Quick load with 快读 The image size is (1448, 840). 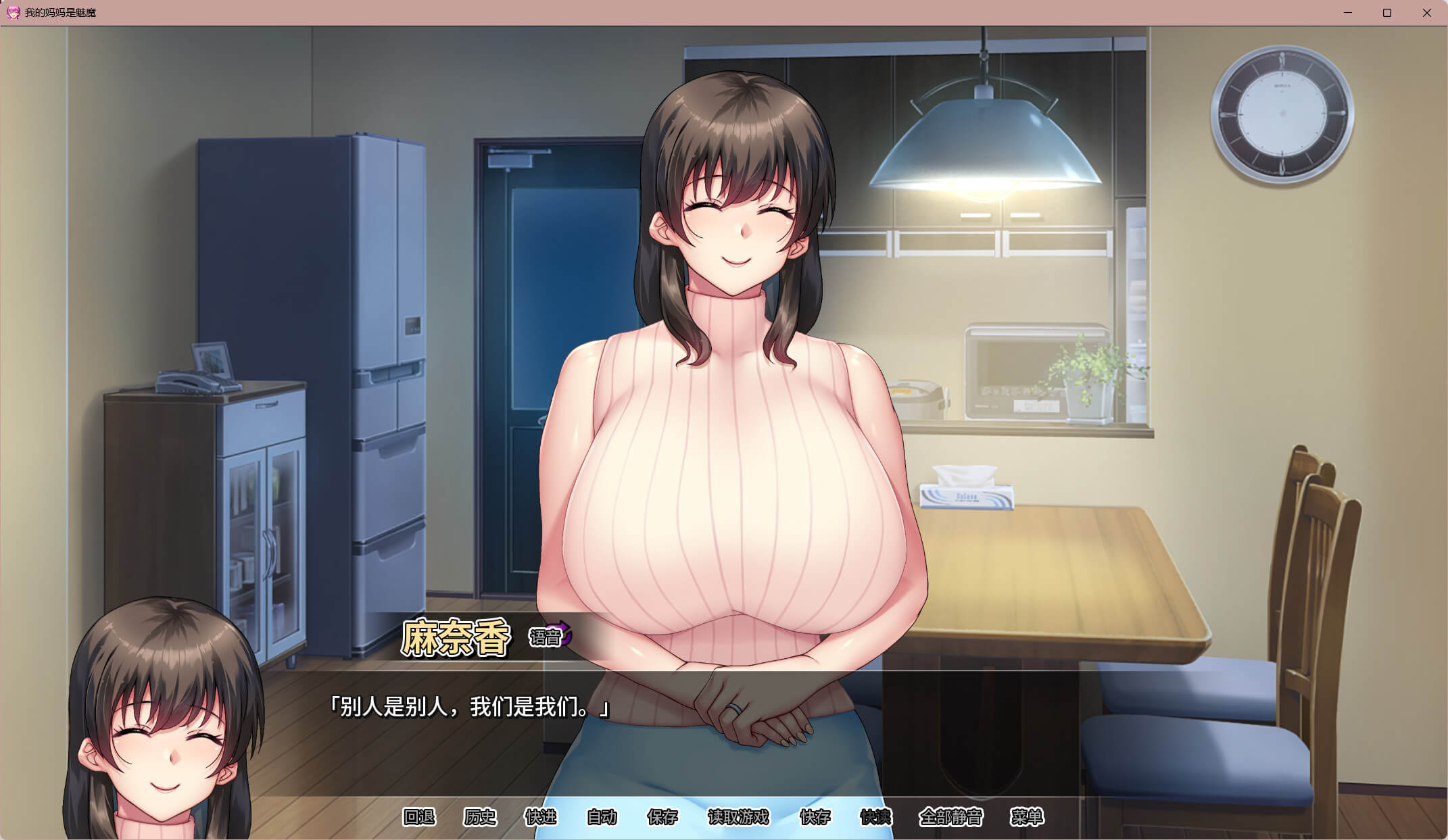coord(875,817)
